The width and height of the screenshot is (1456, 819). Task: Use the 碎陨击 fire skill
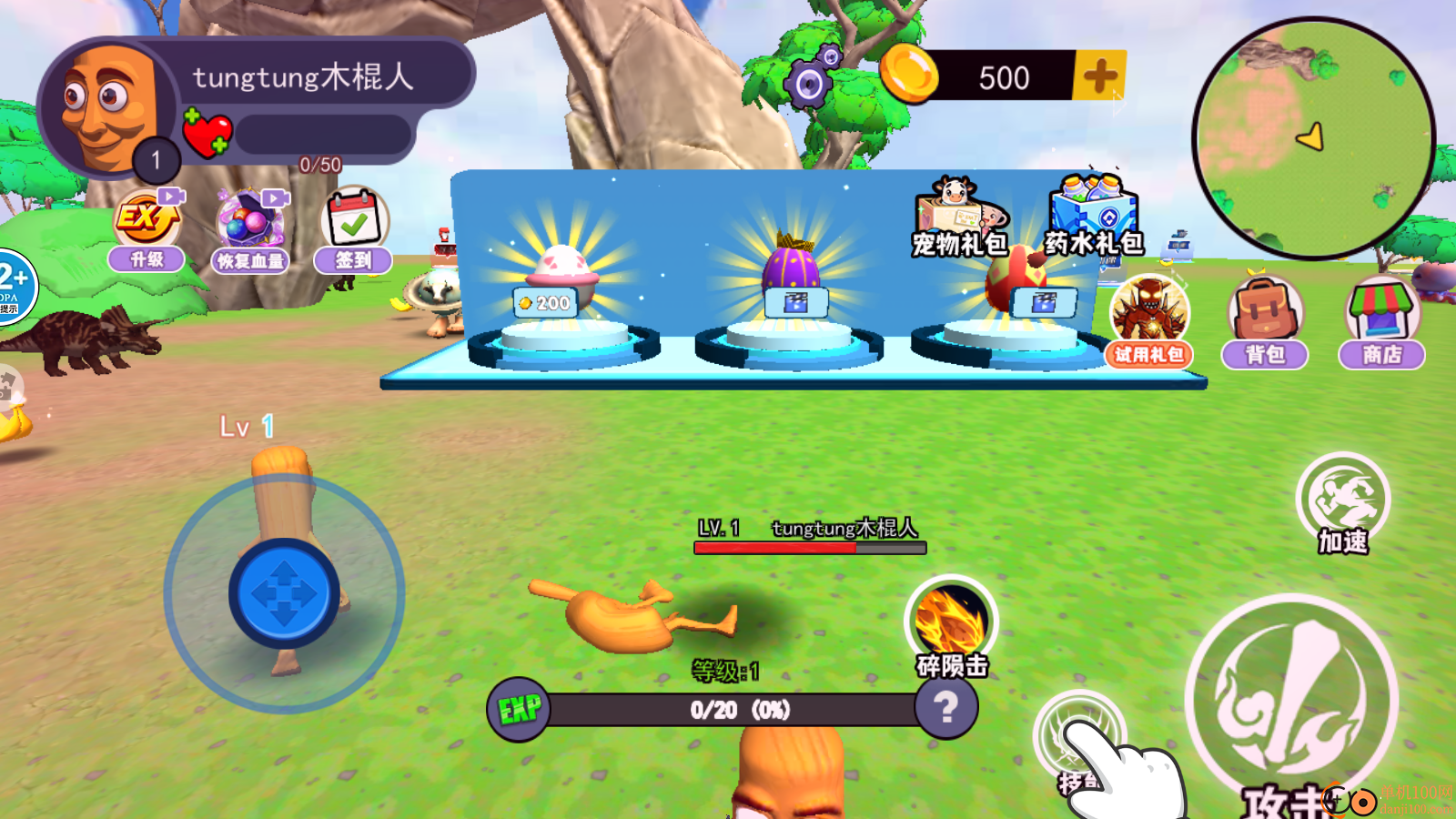951,626
